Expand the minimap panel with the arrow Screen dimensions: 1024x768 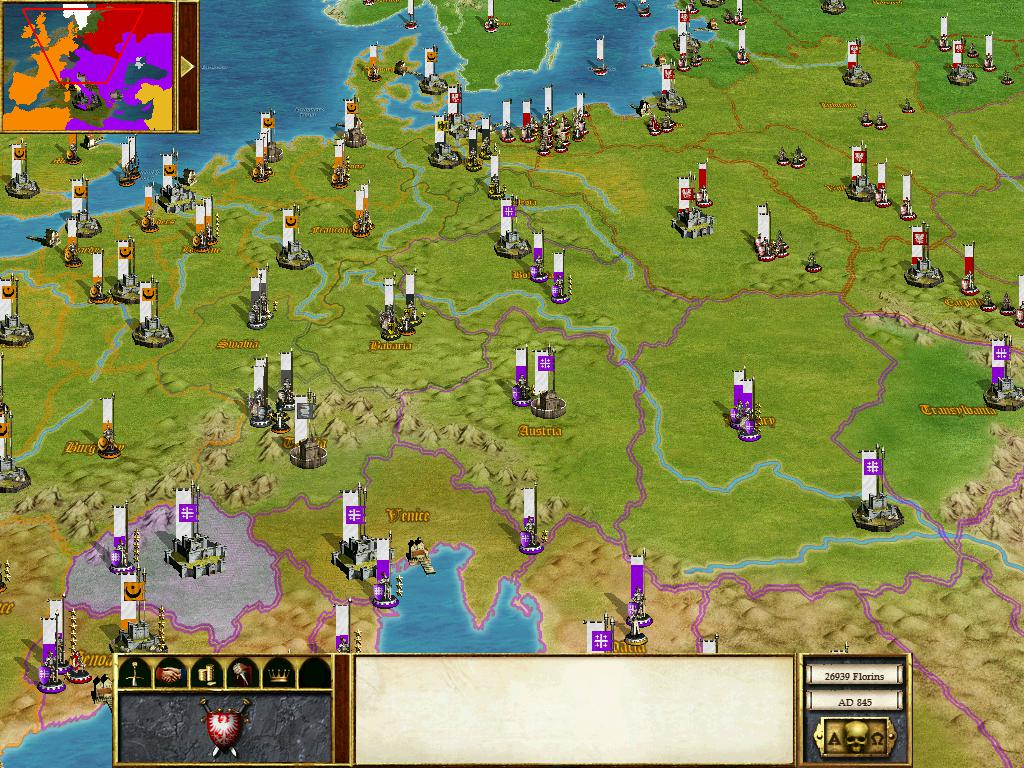click(x=188, y=67)
